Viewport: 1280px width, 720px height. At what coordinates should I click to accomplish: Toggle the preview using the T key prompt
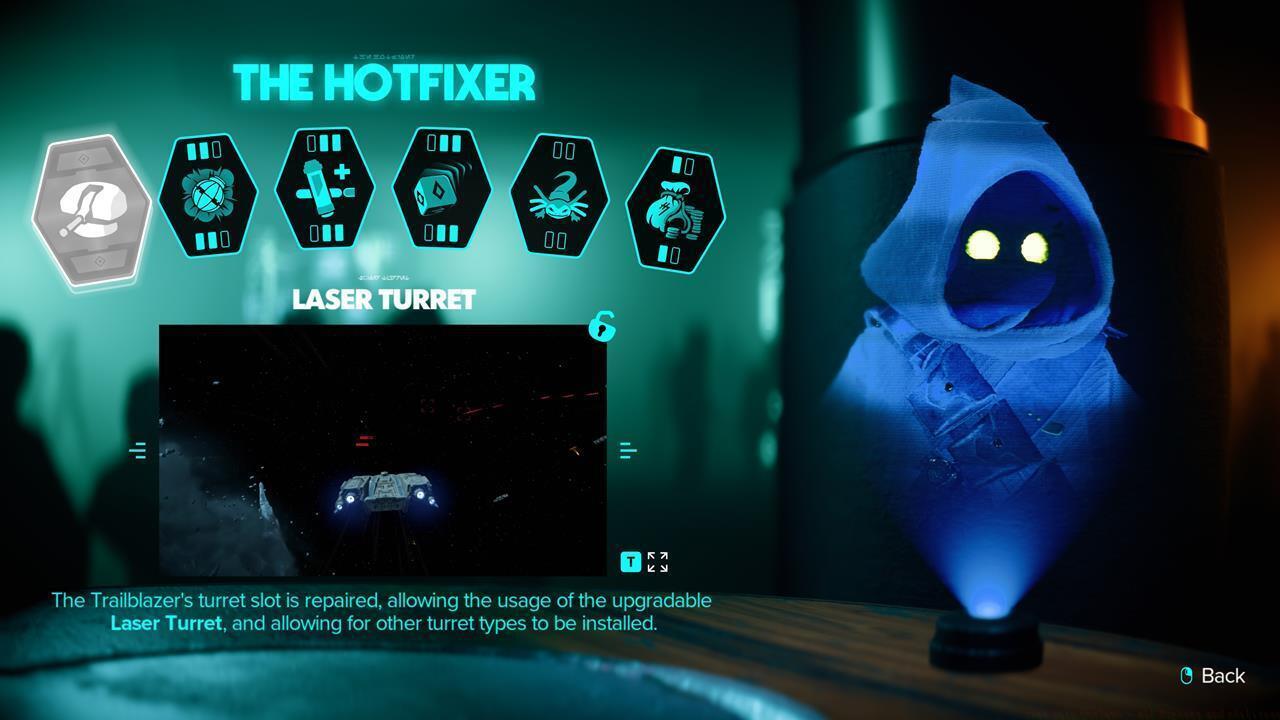(x=630, y=562)
